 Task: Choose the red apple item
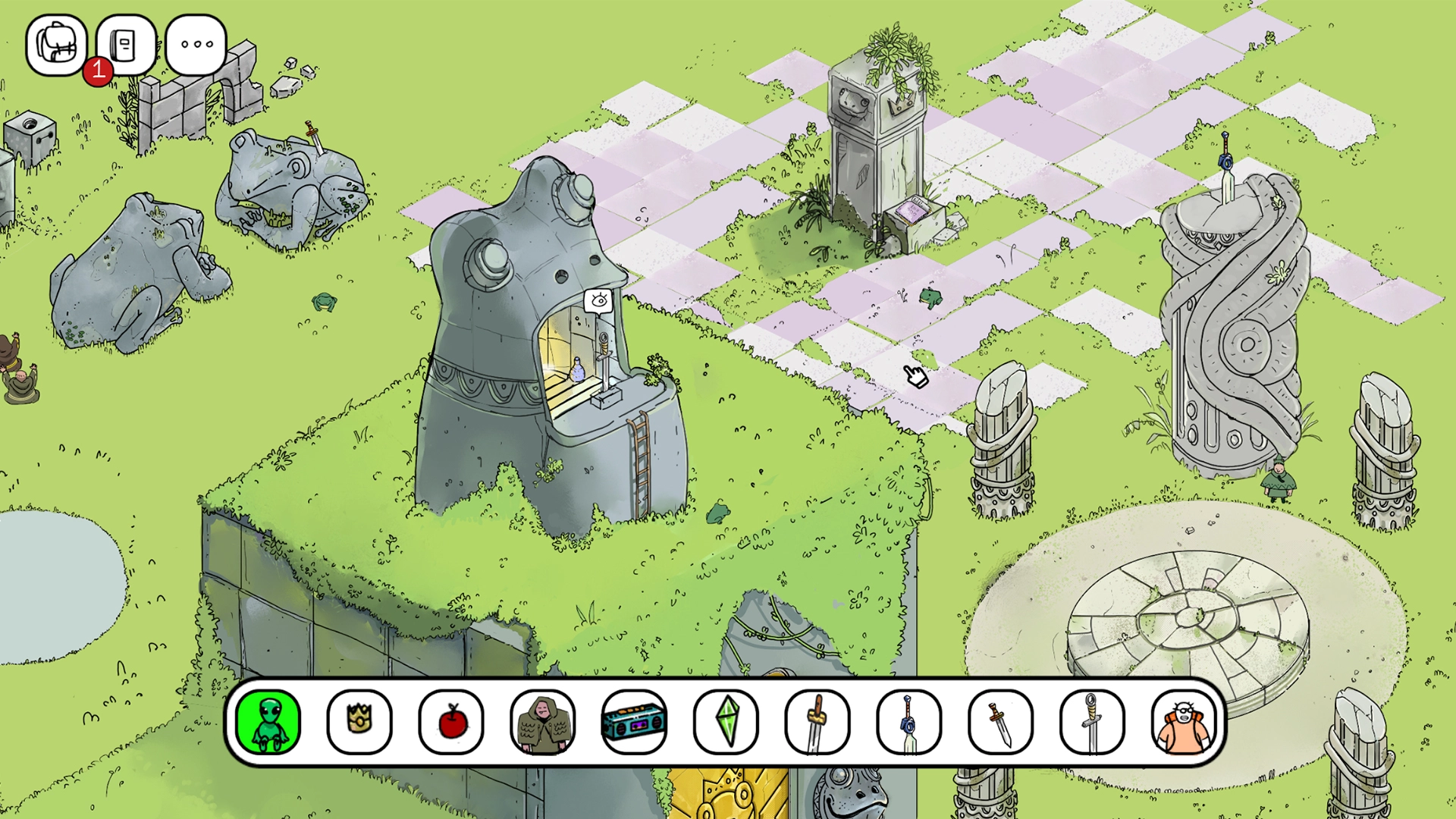[x=451, y=721]
